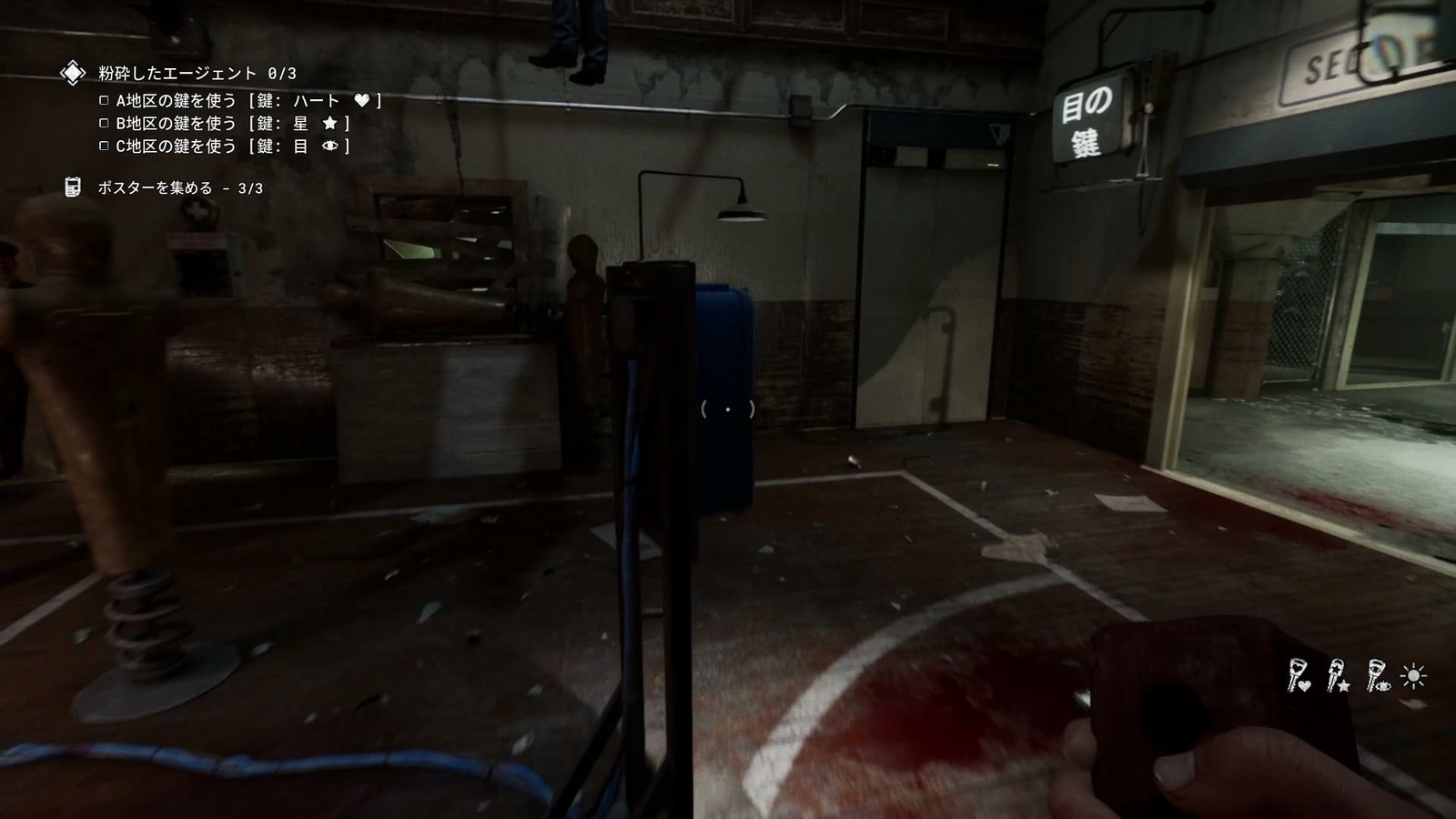Click the center crosshair reticle dot
Screen dimensions: 1456x819
(x=728, y=409)
